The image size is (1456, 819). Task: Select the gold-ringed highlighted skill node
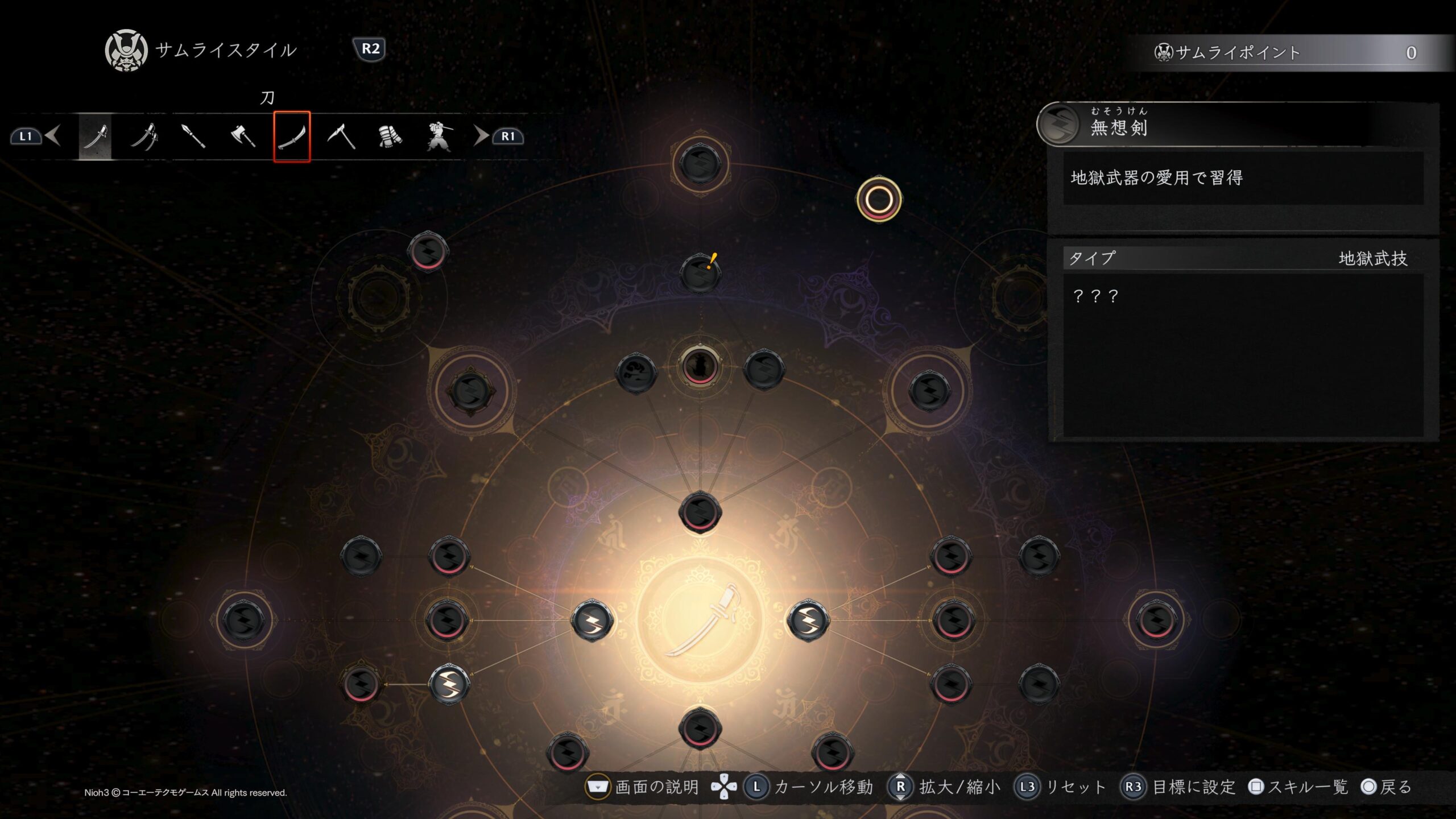coord(879,199)
